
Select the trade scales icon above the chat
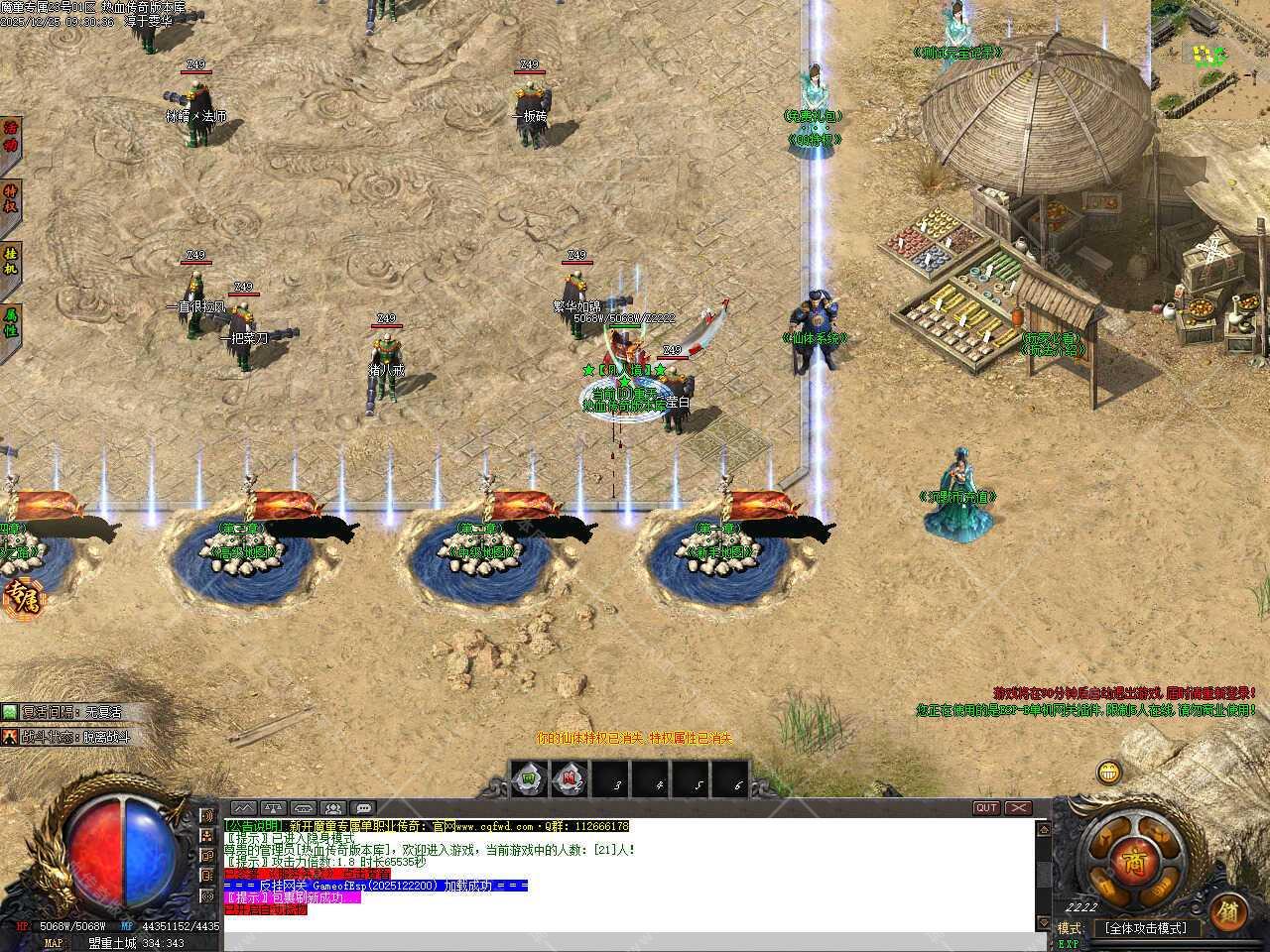(x=272, y=807)
